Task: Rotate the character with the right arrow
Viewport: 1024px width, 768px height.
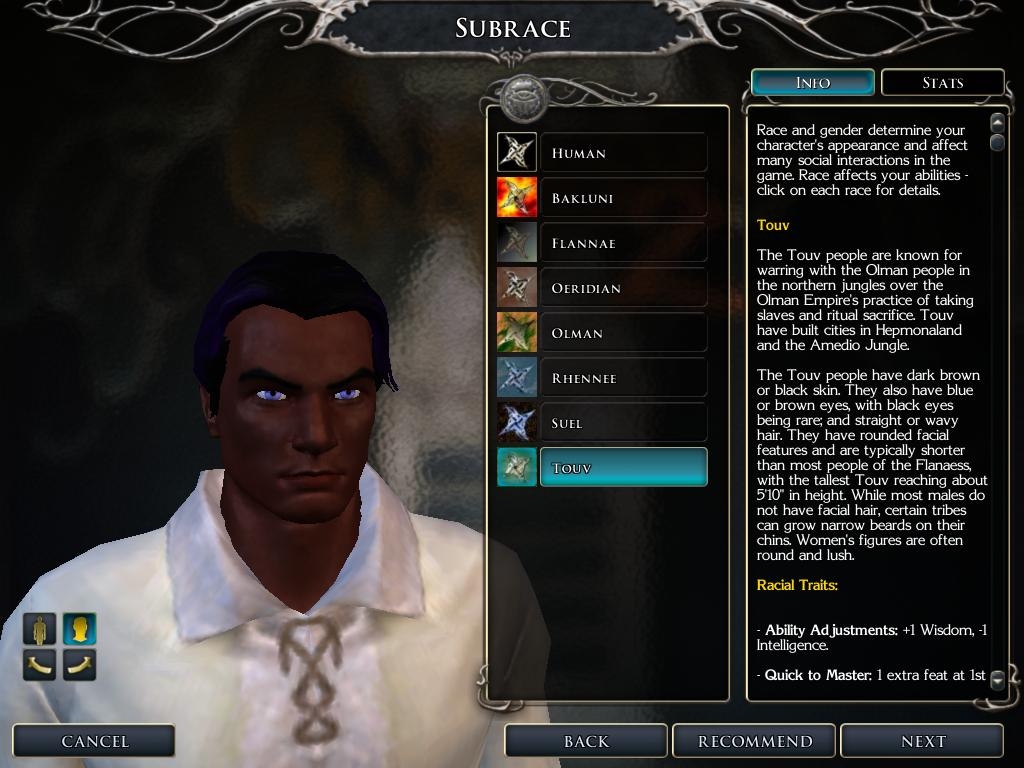Action: pyautogui.click(x=79, y=664)
